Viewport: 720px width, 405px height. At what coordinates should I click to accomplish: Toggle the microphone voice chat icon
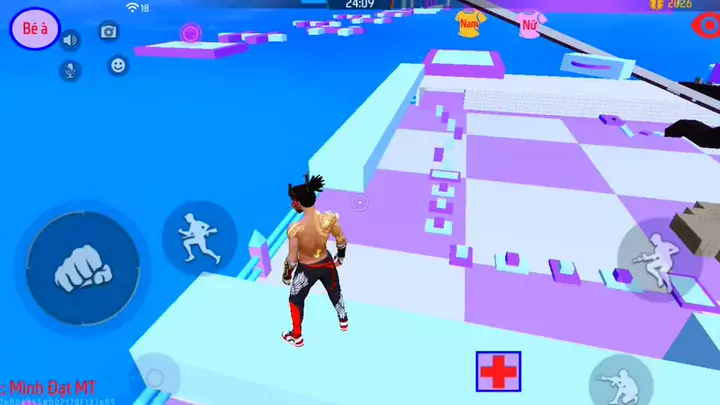[x=70, y=70]
